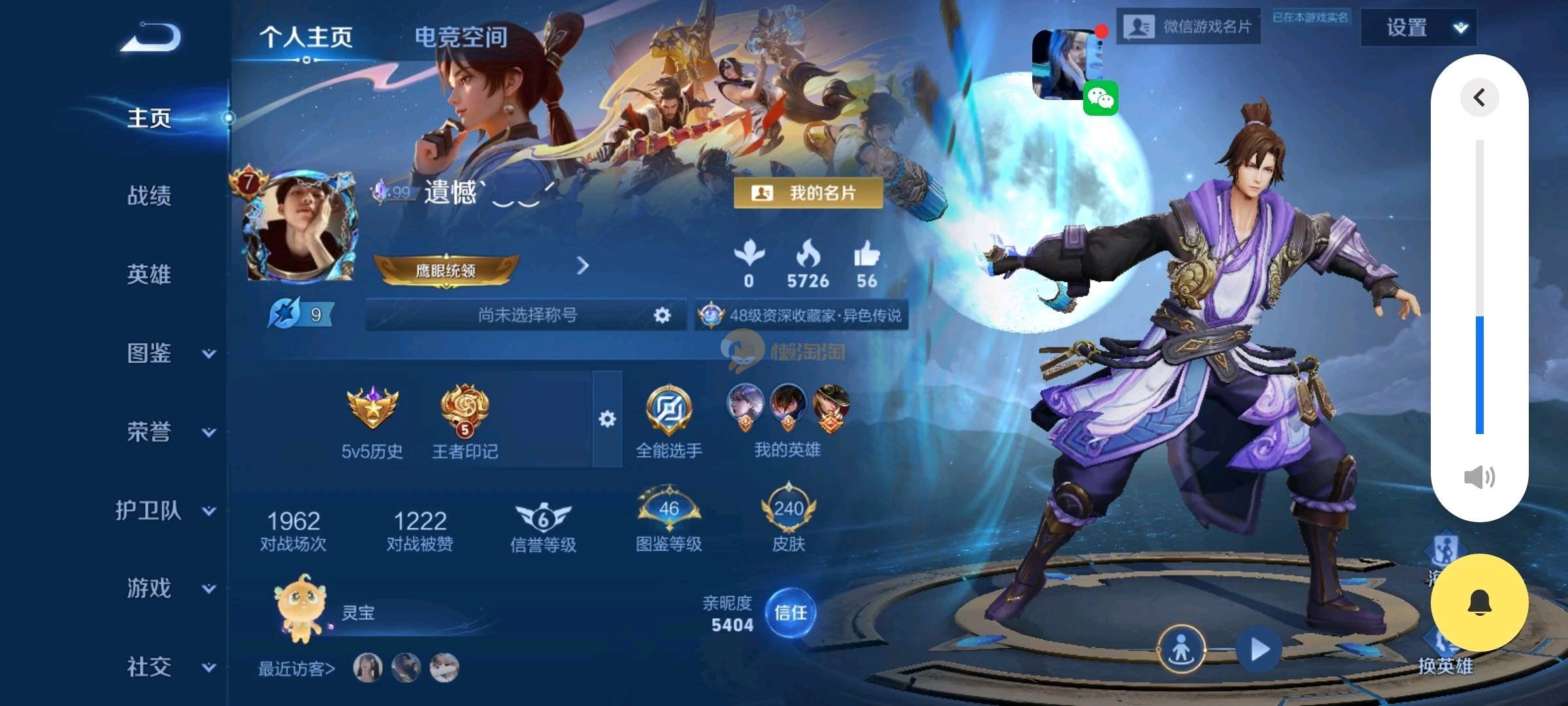1568x706 pixels.
Task: Tap the yellow bell notification button
Action: point(1479,603)
